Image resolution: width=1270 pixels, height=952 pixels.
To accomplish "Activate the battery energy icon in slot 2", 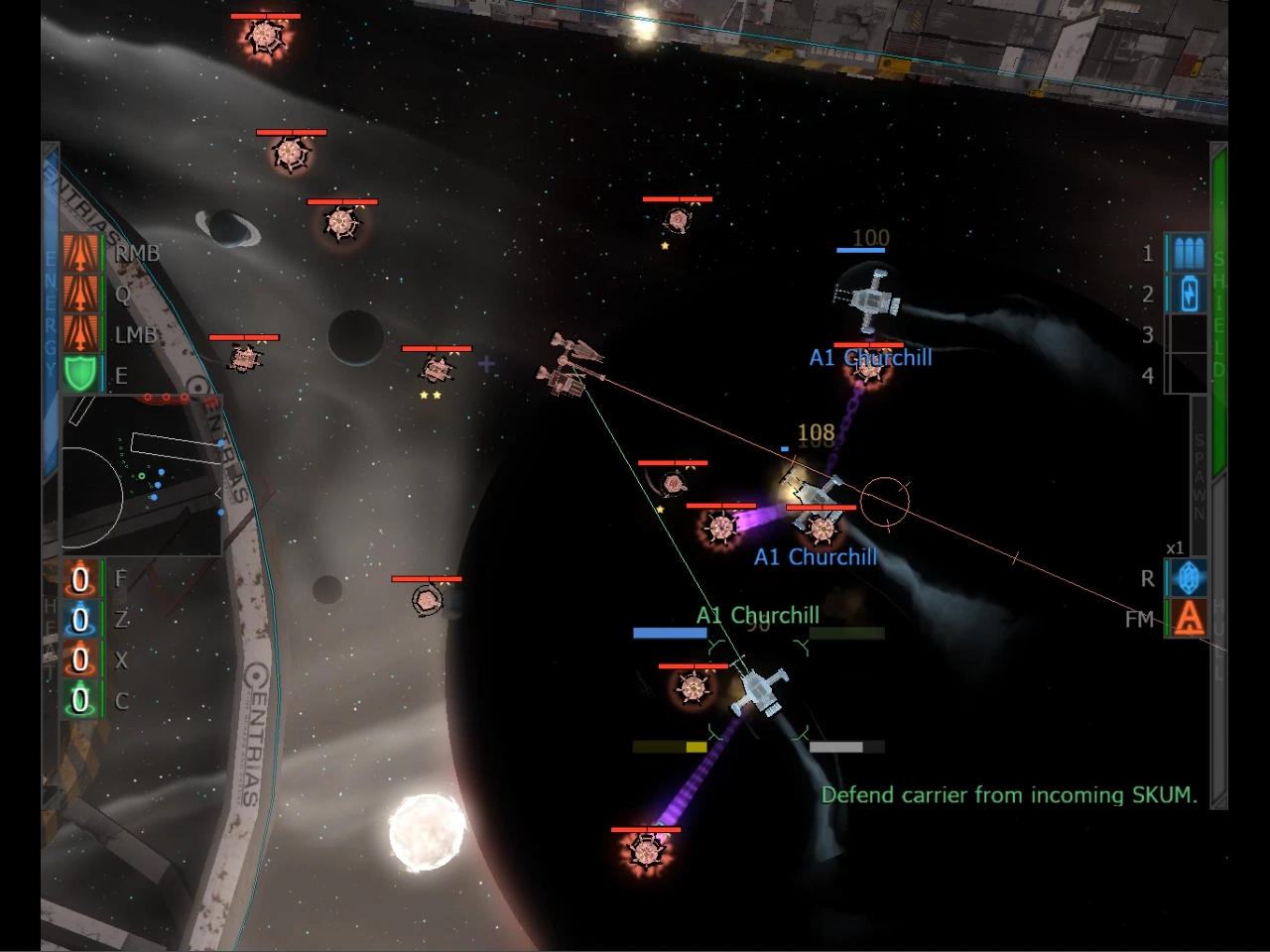I will pyautogui.click(x=1188, y=294).
